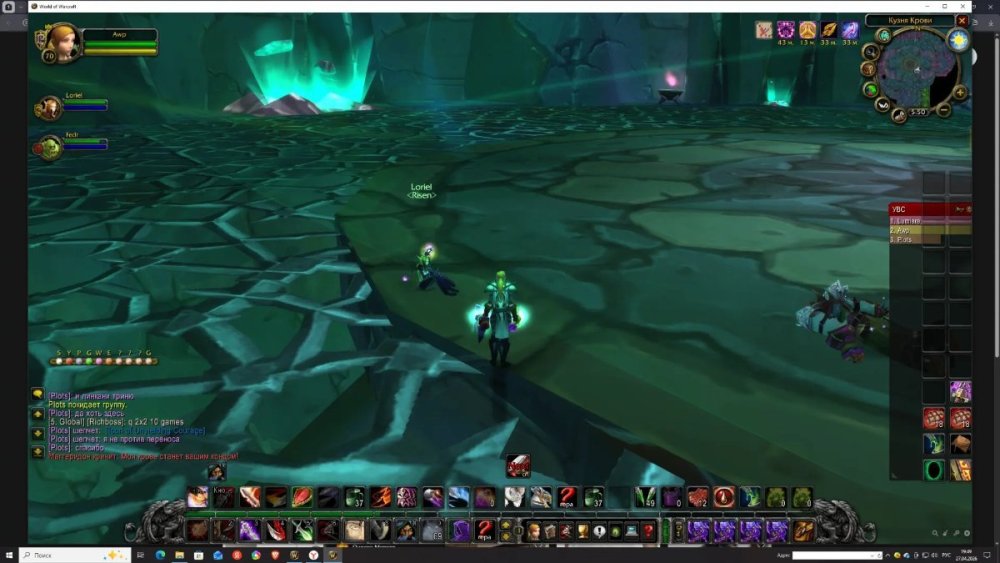Open the character portrait micro menu button
This screenshot has width=1000, height=563.
tap(534, 531)
